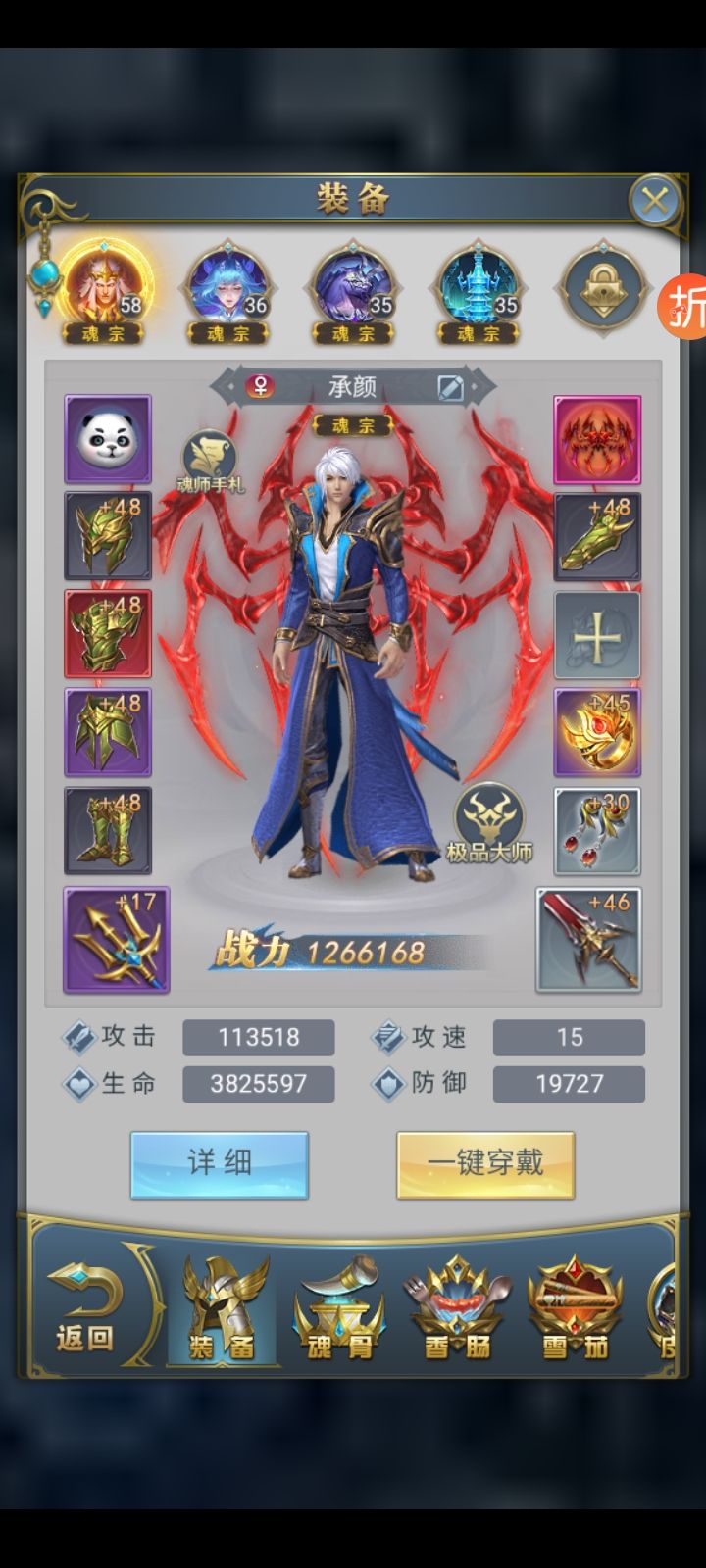
Task: Close the equipment panel
Action: [654, 201]
